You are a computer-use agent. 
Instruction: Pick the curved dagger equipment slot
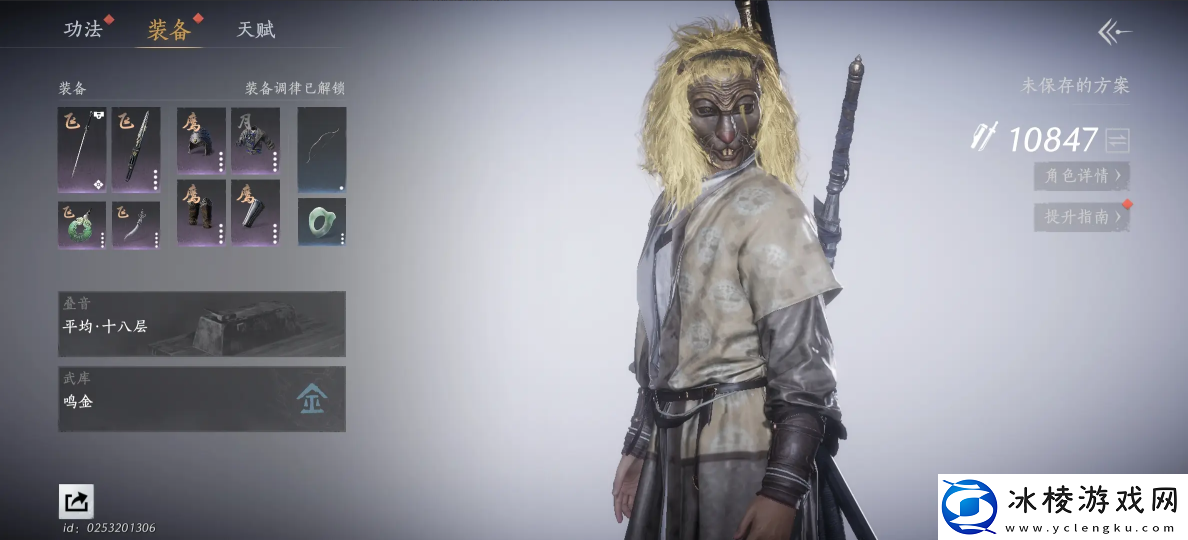(136, 224)
